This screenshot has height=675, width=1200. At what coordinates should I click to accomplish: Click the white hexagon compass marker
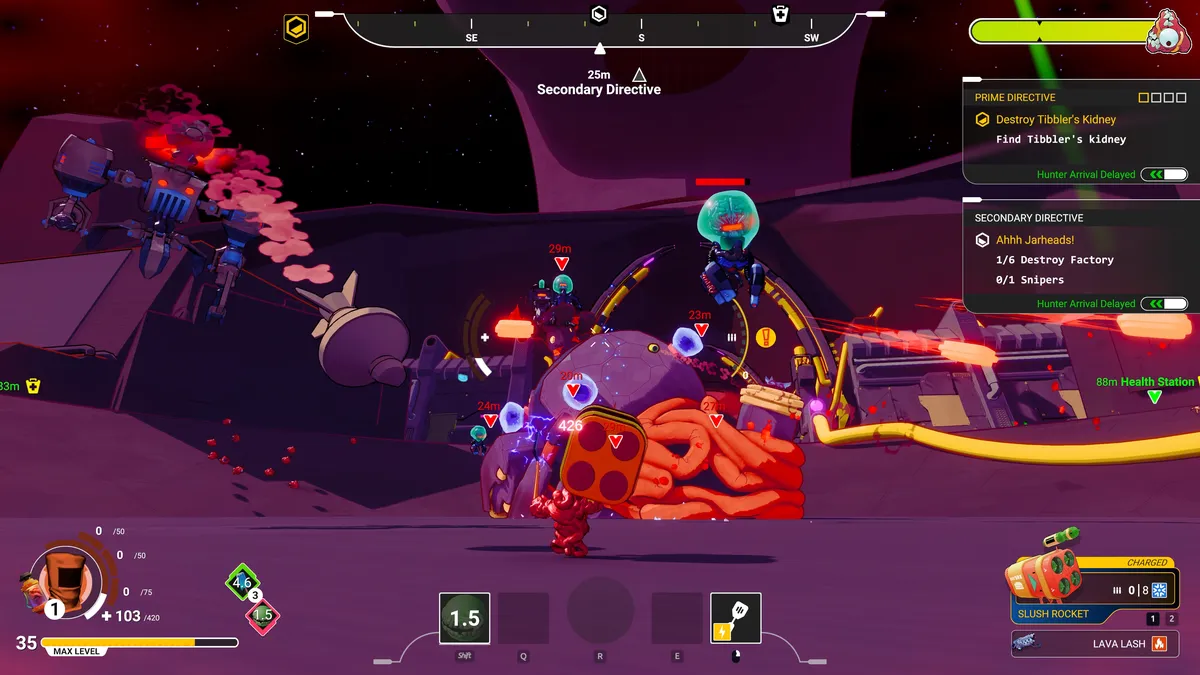pyautogui.click(x=599, y=14)
